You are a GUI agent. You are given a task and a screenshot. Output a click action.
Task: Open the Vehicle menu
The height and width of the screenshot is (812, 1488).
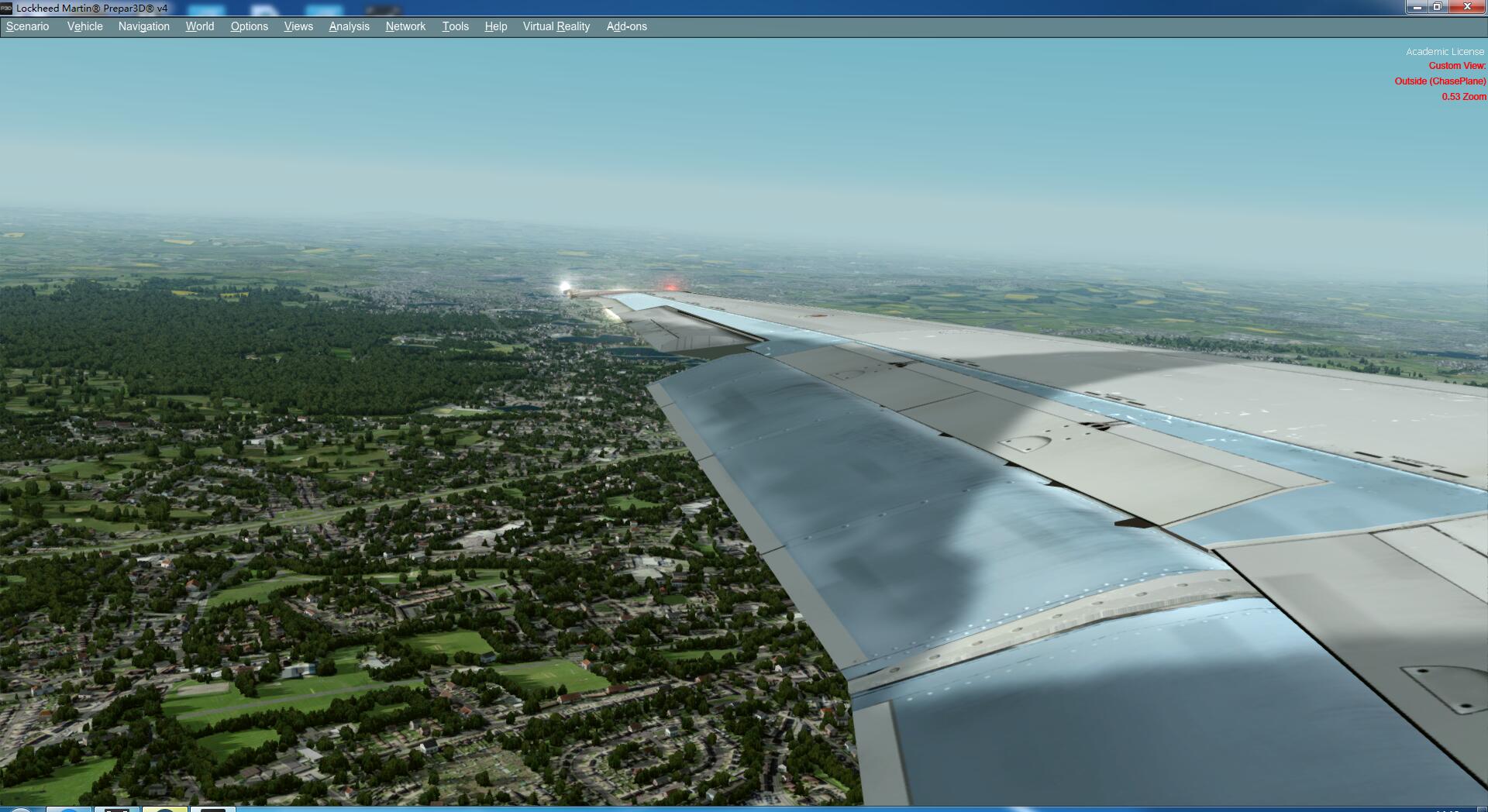point(84,26)
